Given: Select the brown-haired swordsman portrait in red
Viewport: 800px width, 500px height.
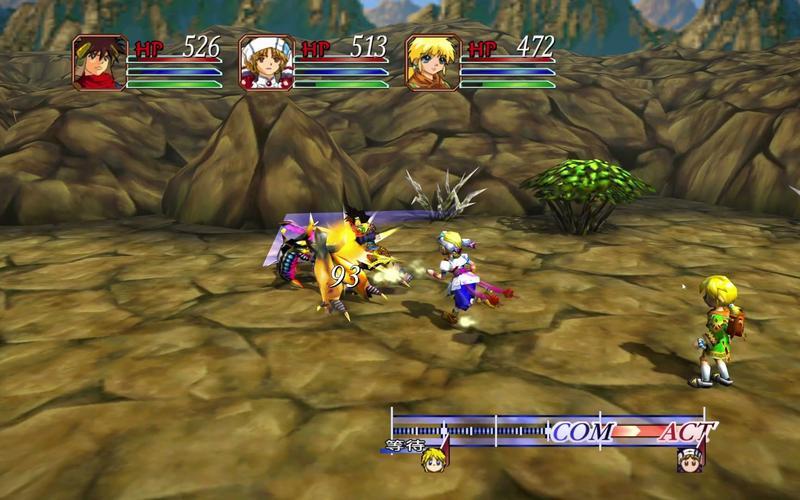Looking at the screenshot, I should (x=100, y=63).
